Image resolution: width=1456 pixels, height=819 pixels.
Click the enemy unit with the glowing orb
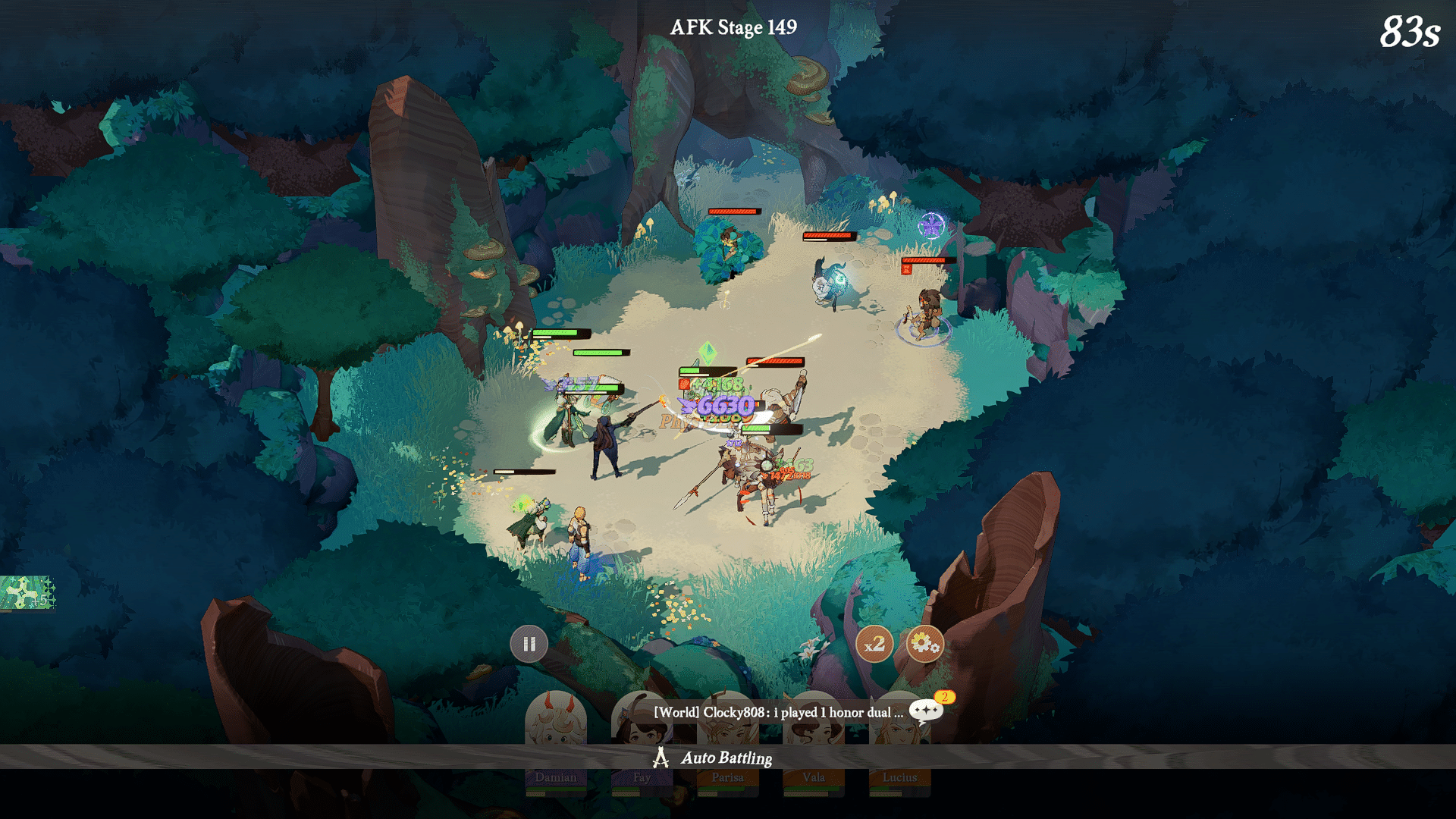[x=827, y=284]
